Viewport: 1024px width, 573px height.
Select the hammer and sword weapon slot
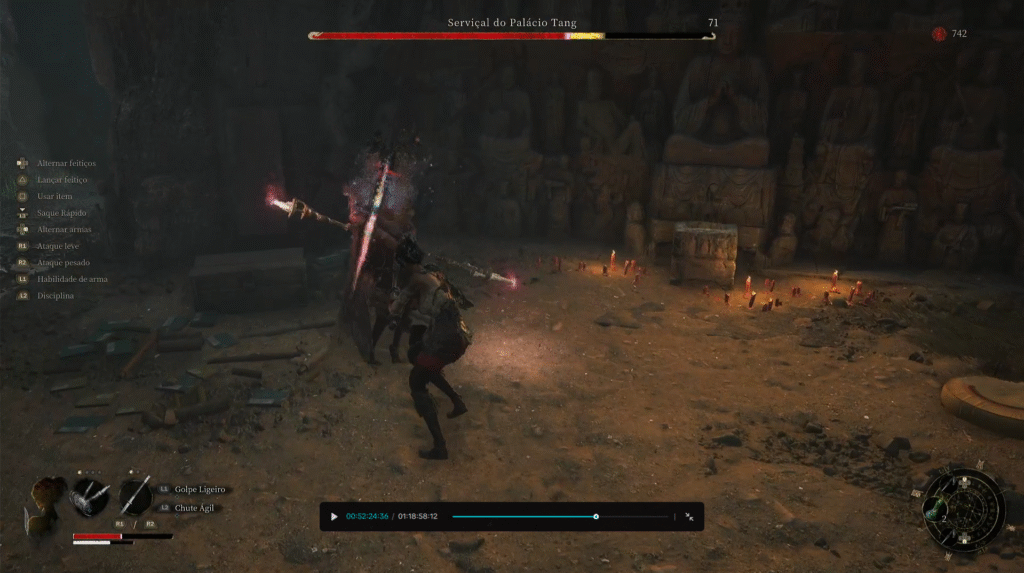(x=90, y=495)
